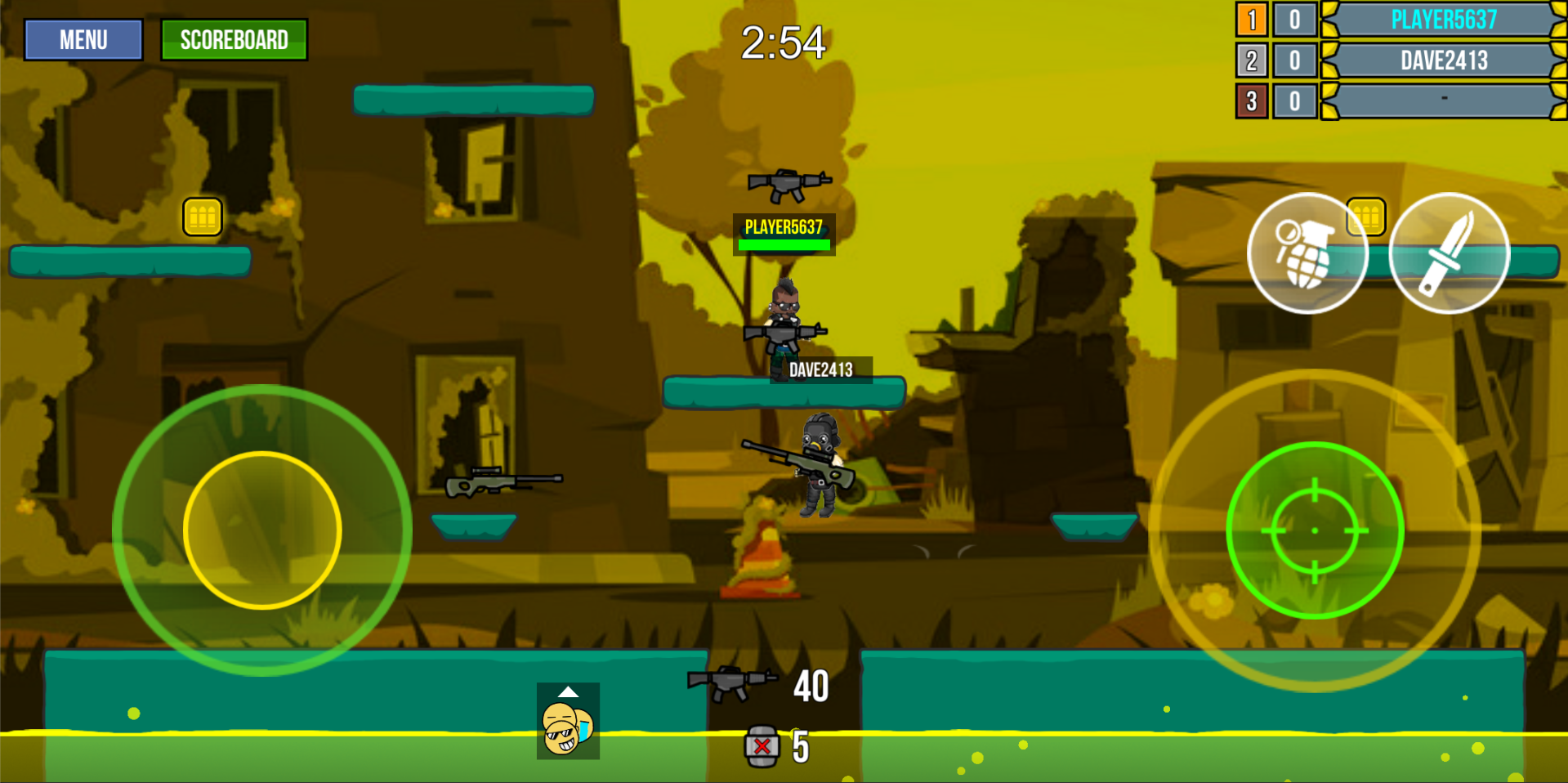Viewport: 1568px width, 783px height.
Task: Tap the yellow movement joystick
Action: click(261, 531)
